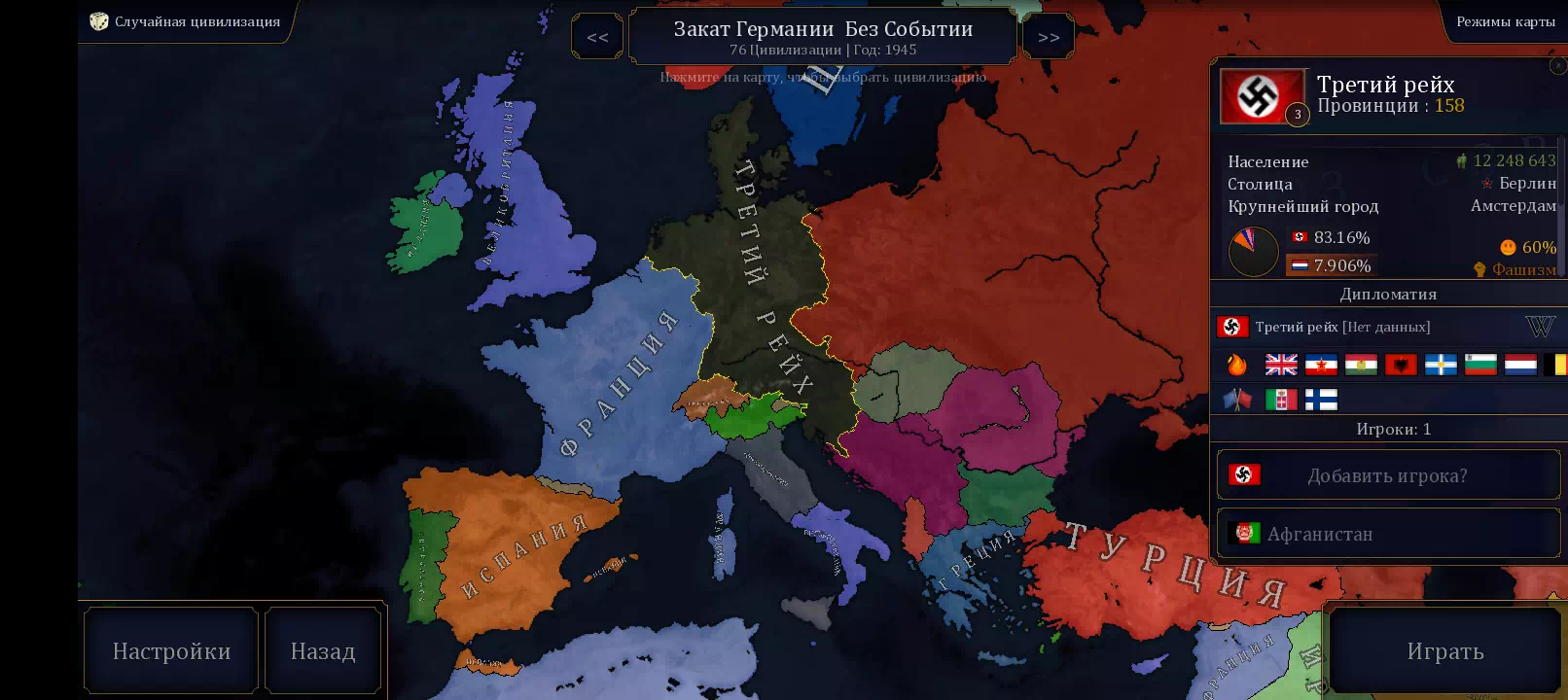The width and height of the screenshot is (1568, 700).
Task: Click the Albania flag in diplomacy
Action: pyautogui.click(x=1401, y=365)
